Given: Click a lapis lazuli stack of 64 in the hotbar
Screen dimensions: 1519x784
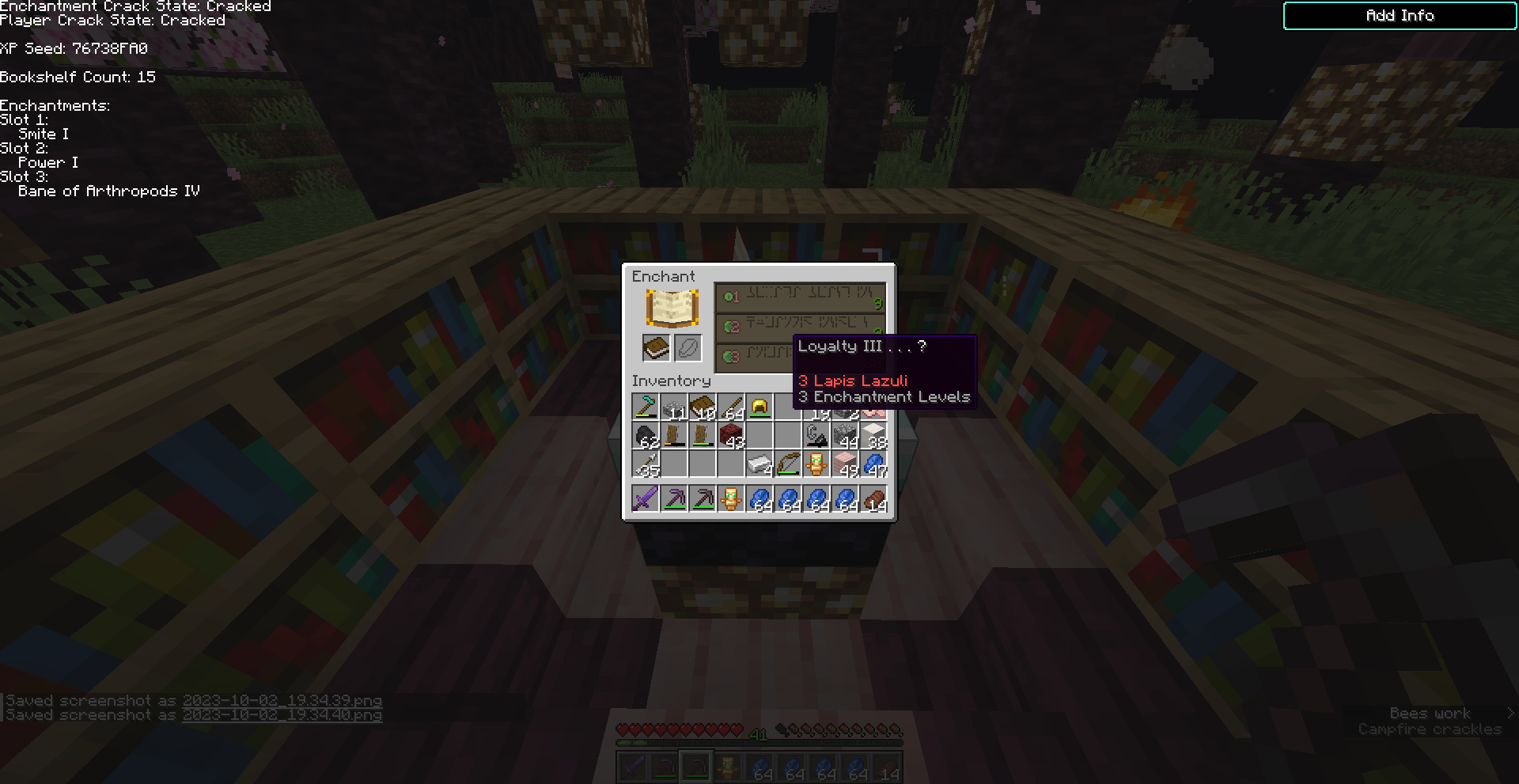Looking at the screenshot, I should point(759,497).
